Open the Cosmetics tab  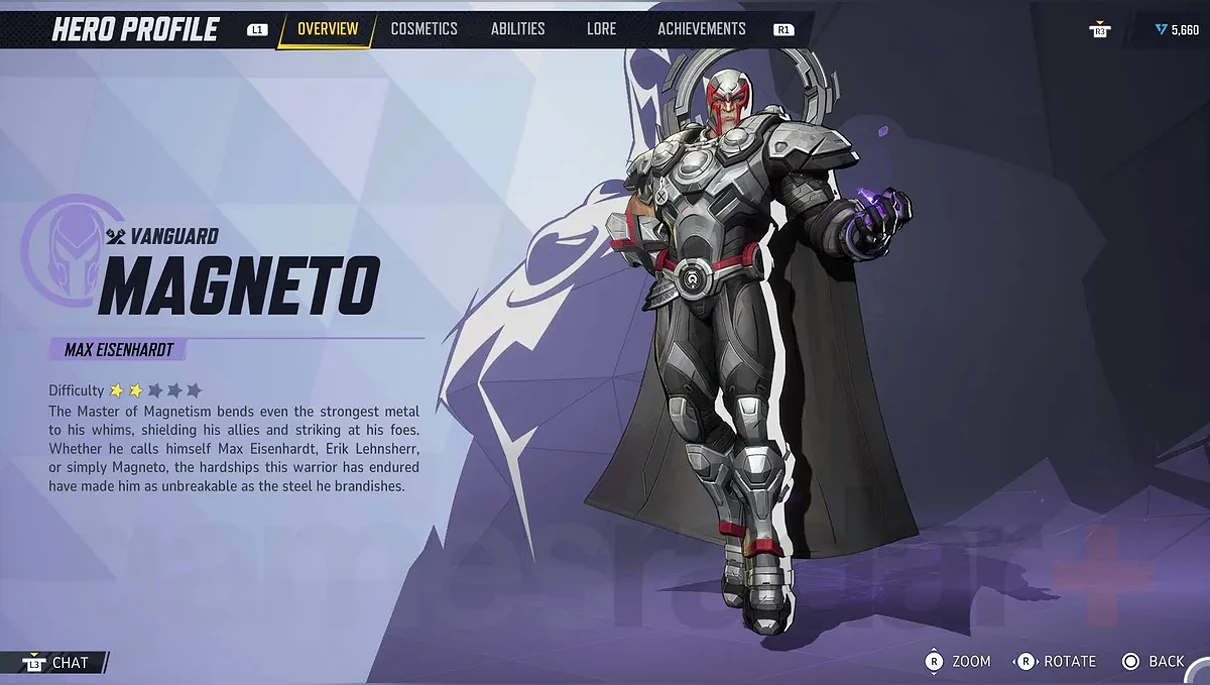(424, 29)
